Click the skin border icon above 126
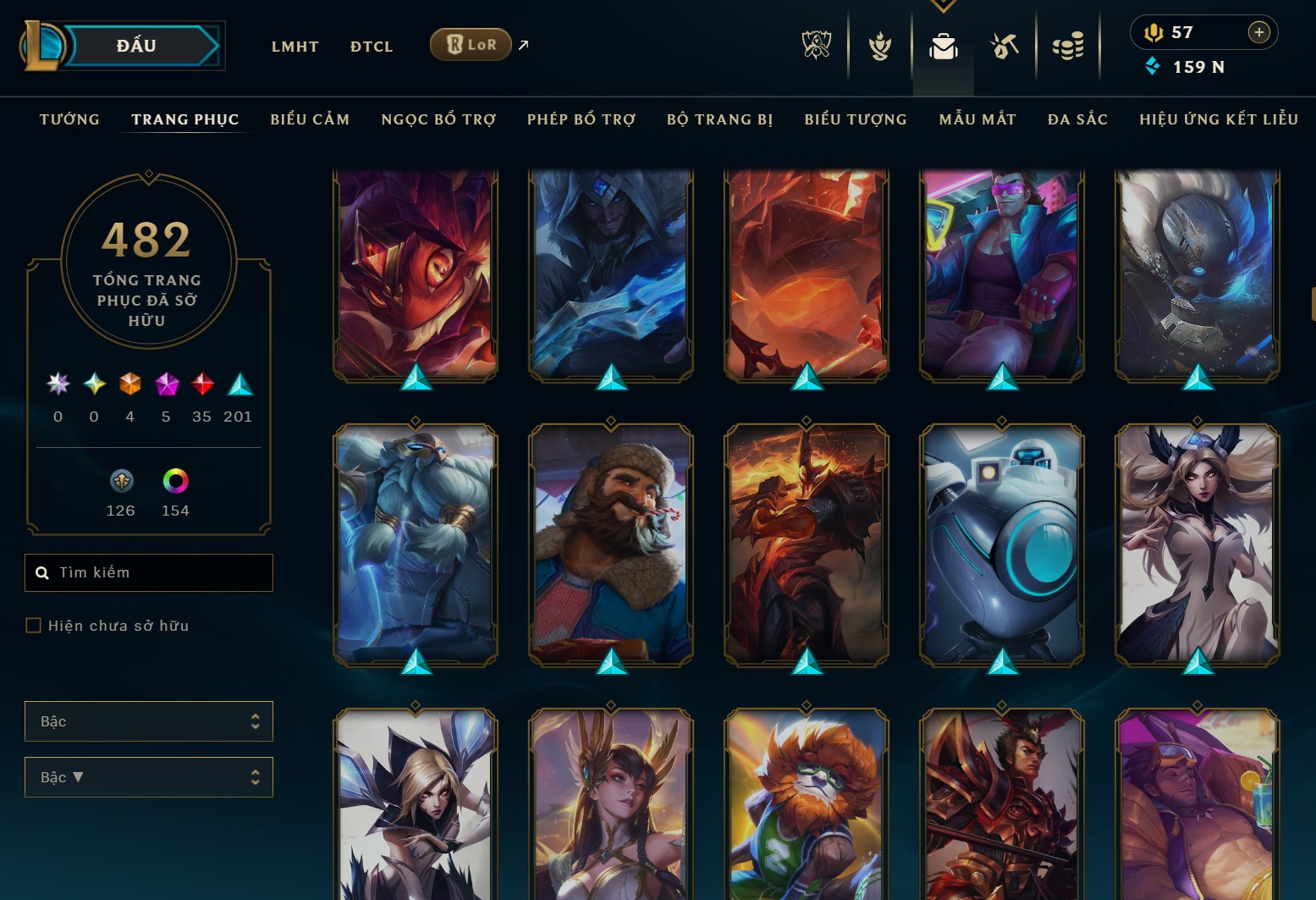The image size is (1316, 900). pos(120,481)
